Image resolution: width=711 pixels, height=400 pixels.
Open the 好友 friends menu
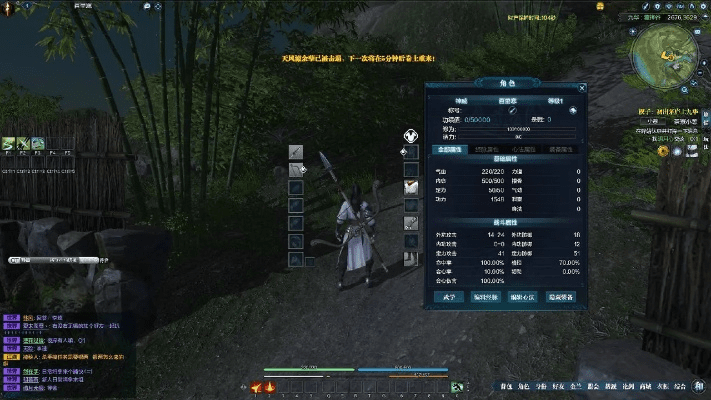(x=558, y=385)
